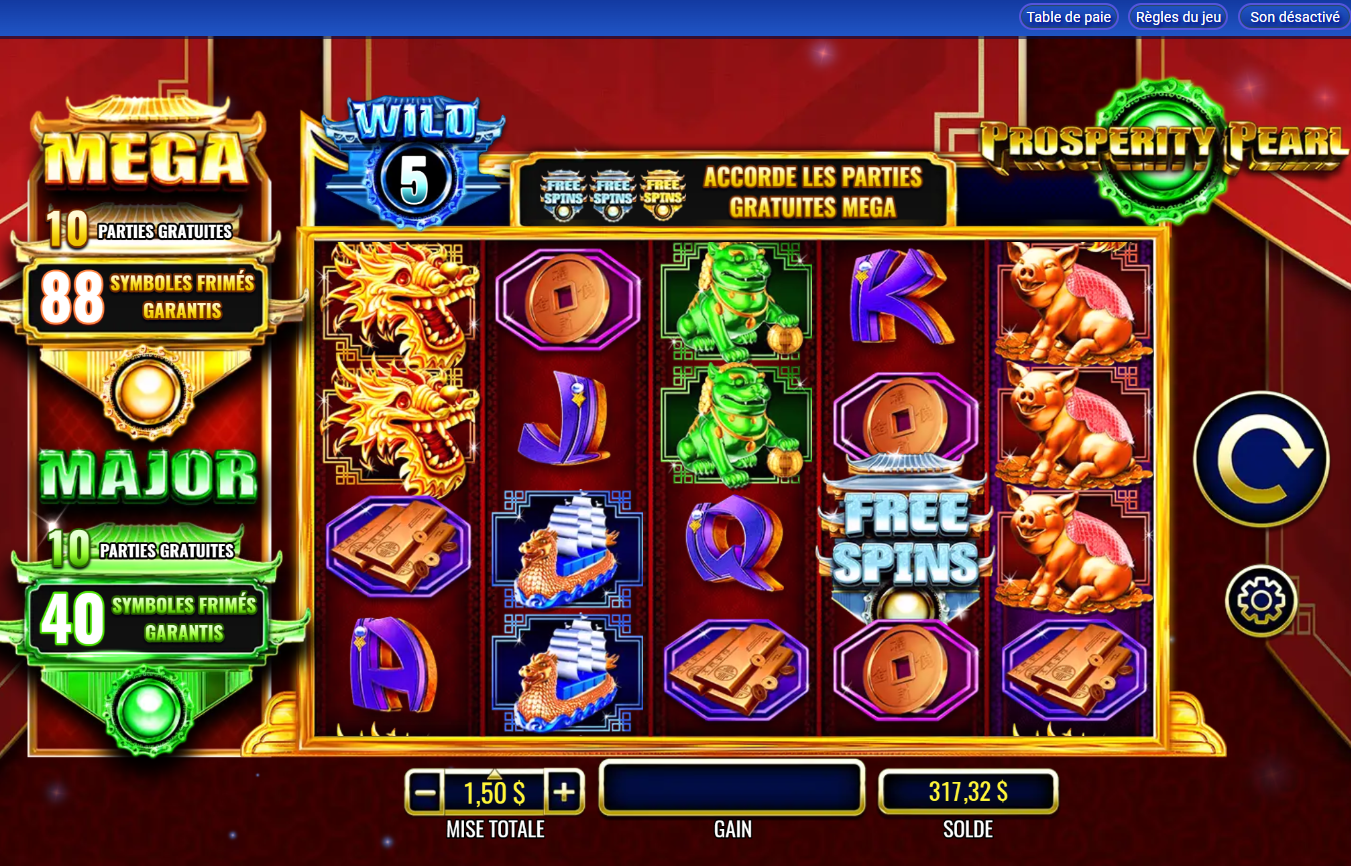Select the SOLDE balance field

coord(967,790)
